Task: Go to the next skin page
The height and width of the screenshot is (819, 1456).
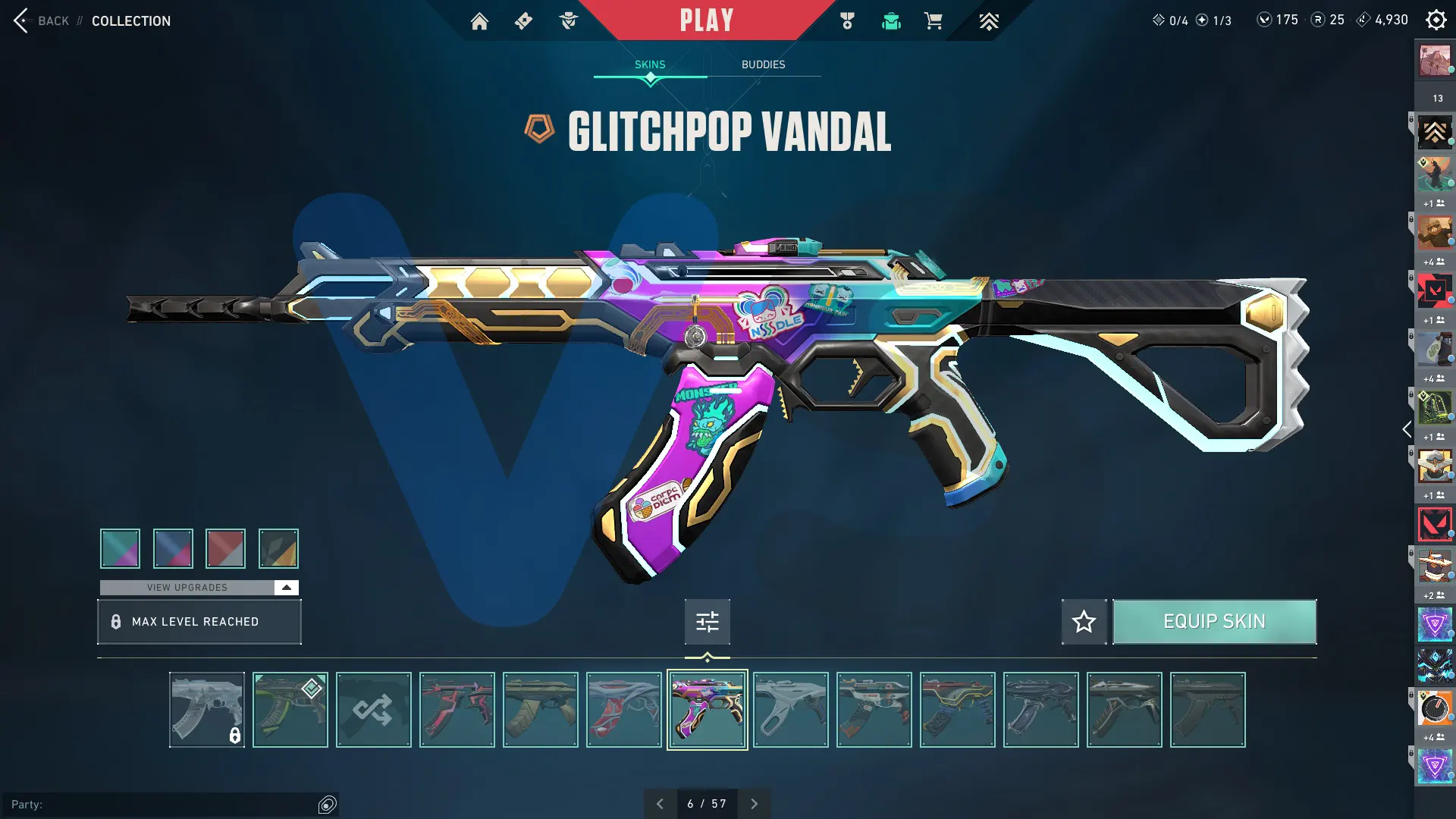Action: click(754, 804)
